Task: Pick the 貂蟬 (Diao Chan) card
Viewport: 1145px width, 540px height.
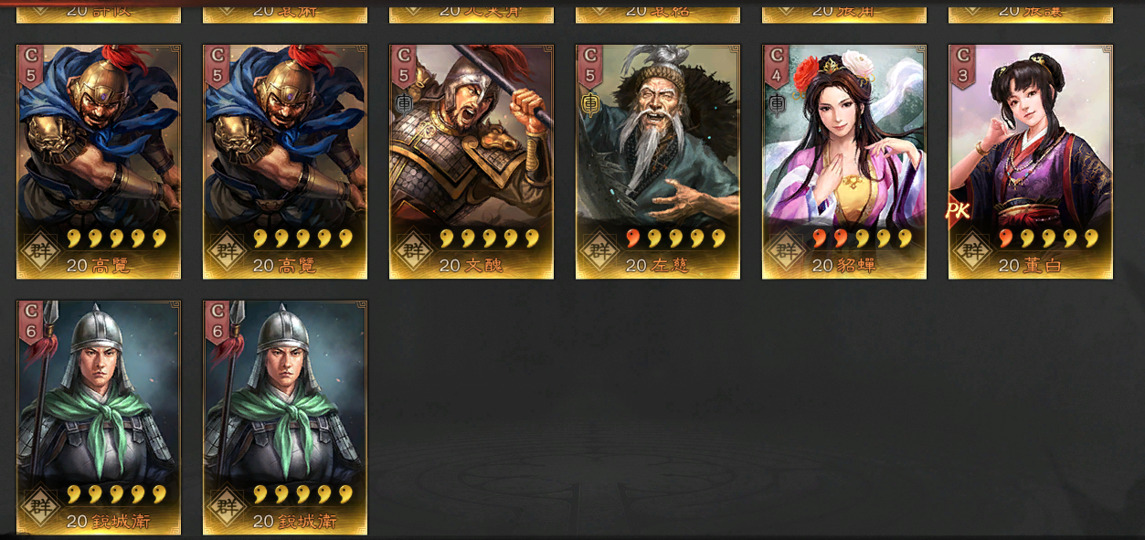Action: click(x=844, y=161)
